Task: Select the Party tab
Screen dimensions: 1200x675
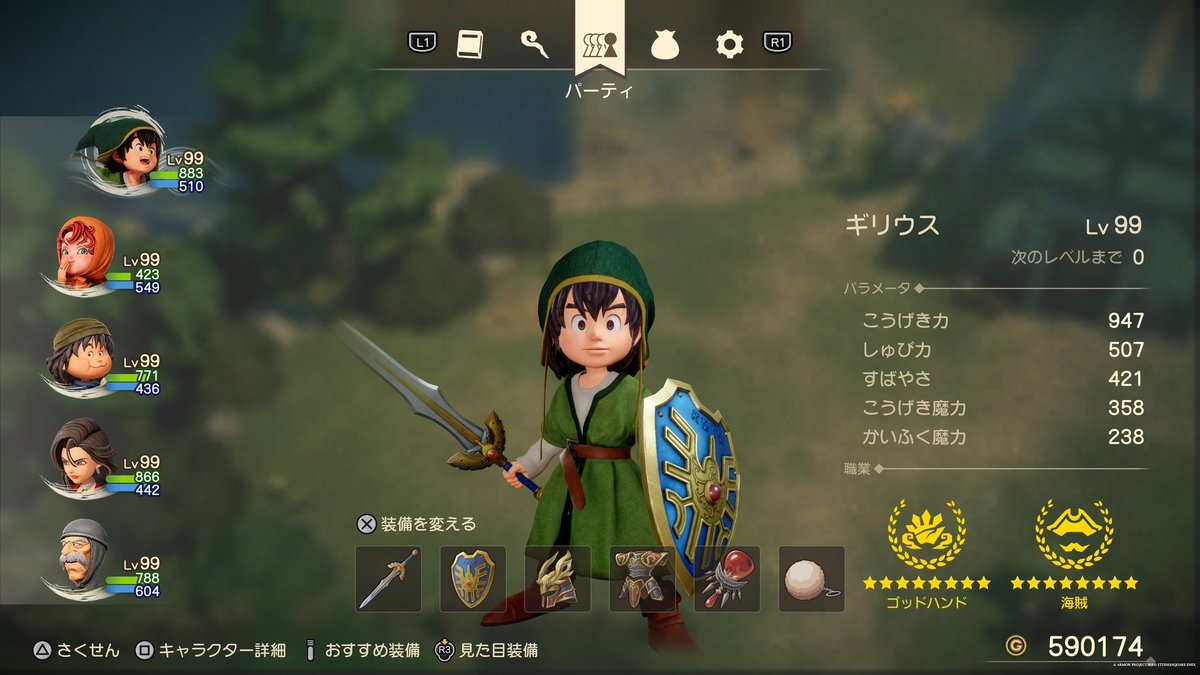Action: coord(600,45)
